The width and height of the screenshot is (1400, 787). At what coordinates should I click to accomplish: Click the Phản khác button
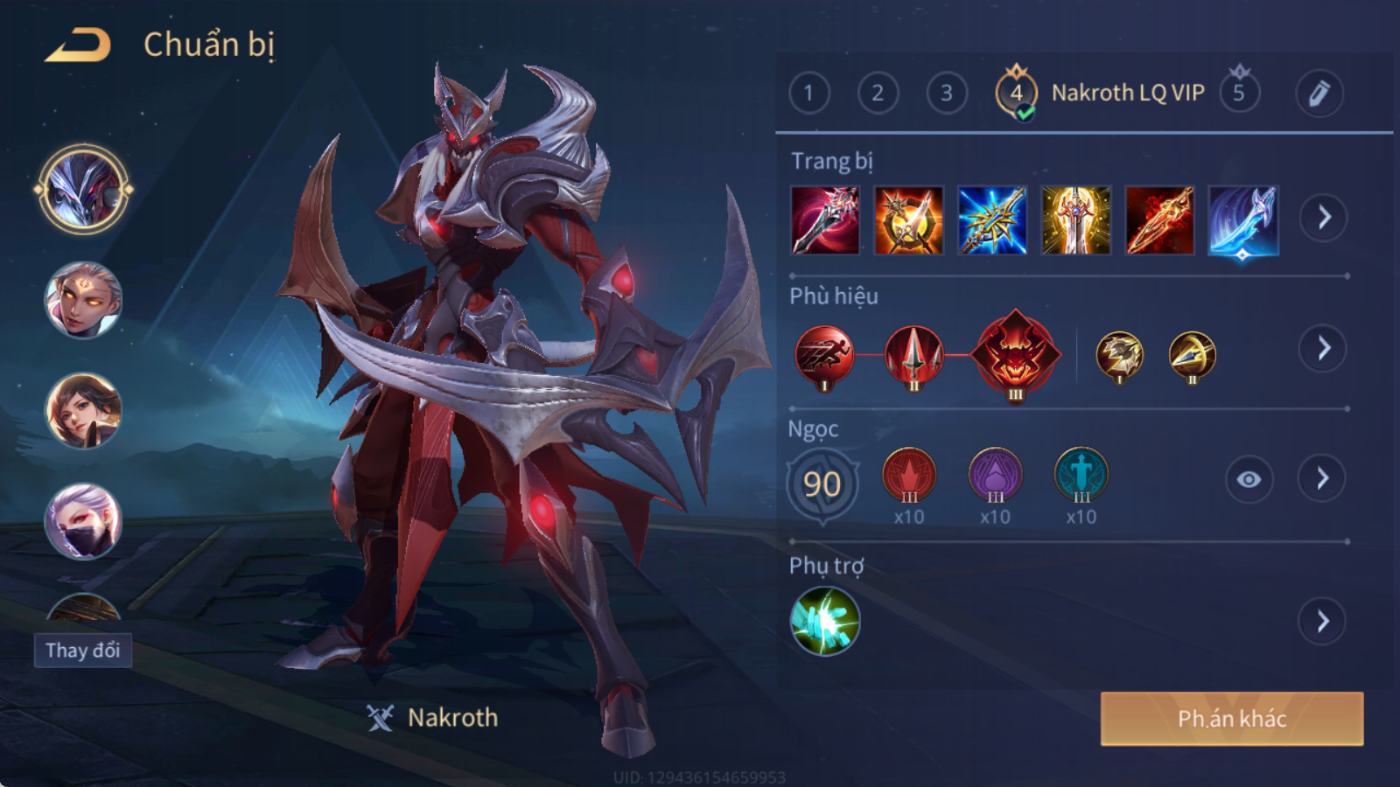[x=1231, y=719]
